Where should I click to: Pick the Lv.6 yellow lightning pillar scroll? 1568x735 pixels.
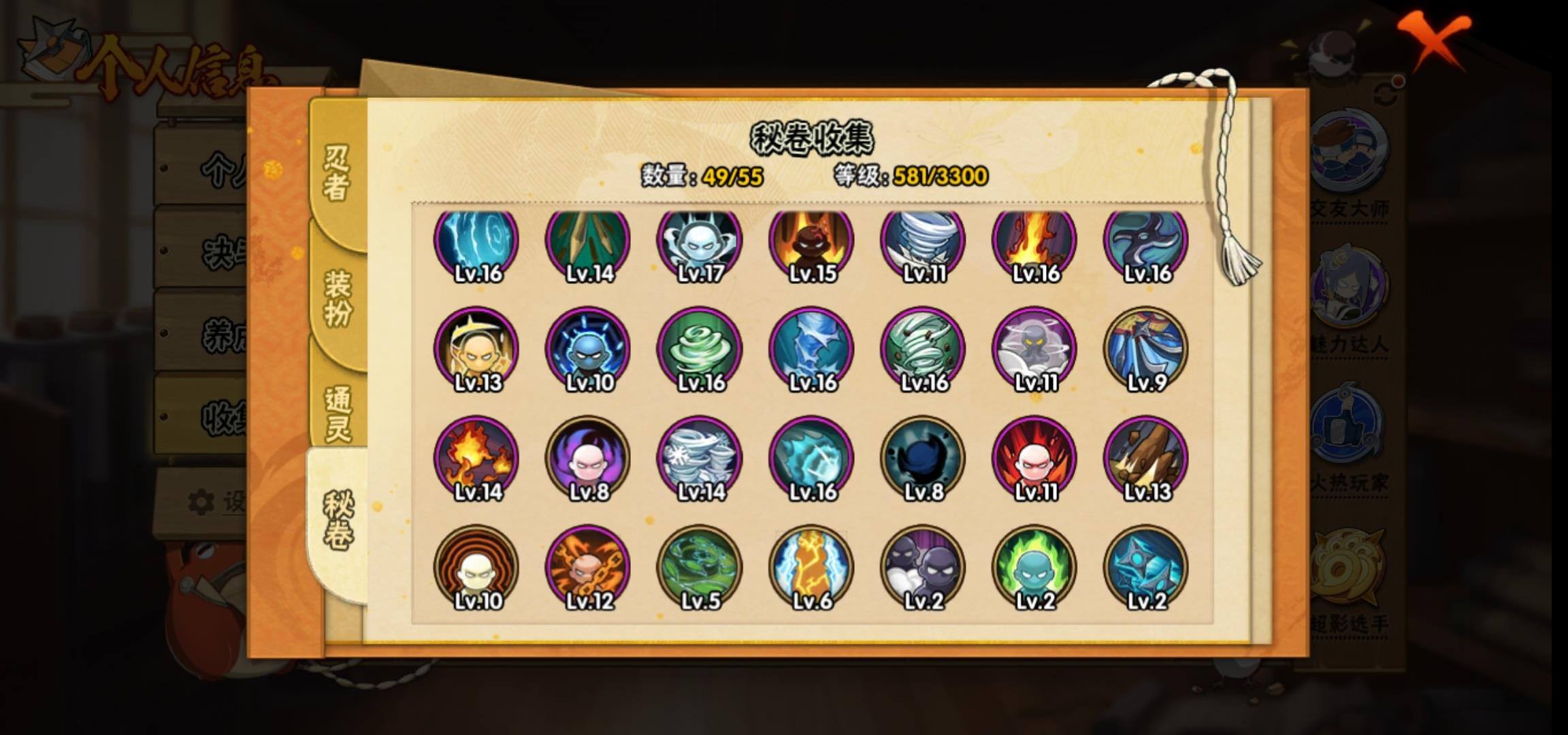(x=811, y=568)
